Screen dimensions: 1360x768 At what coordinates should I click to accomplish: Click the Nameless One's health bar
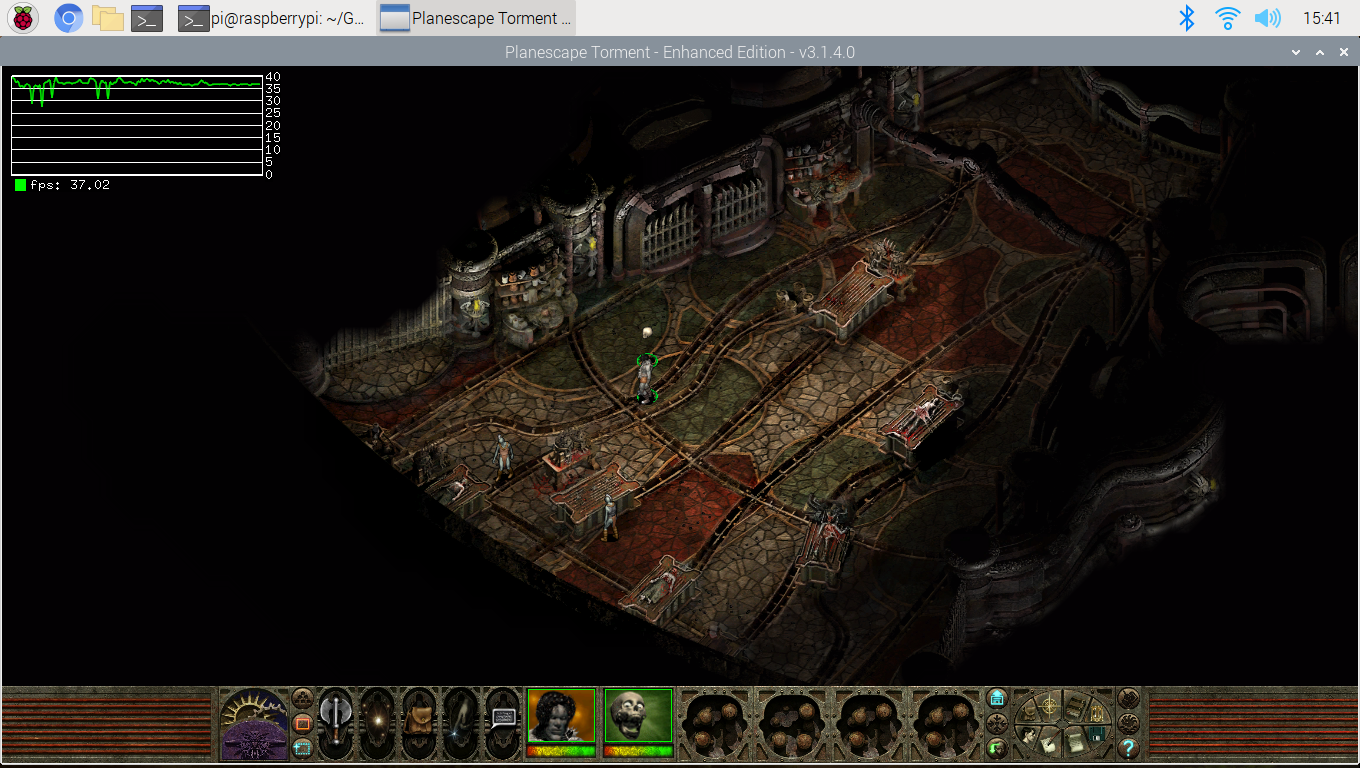point(561,753)
